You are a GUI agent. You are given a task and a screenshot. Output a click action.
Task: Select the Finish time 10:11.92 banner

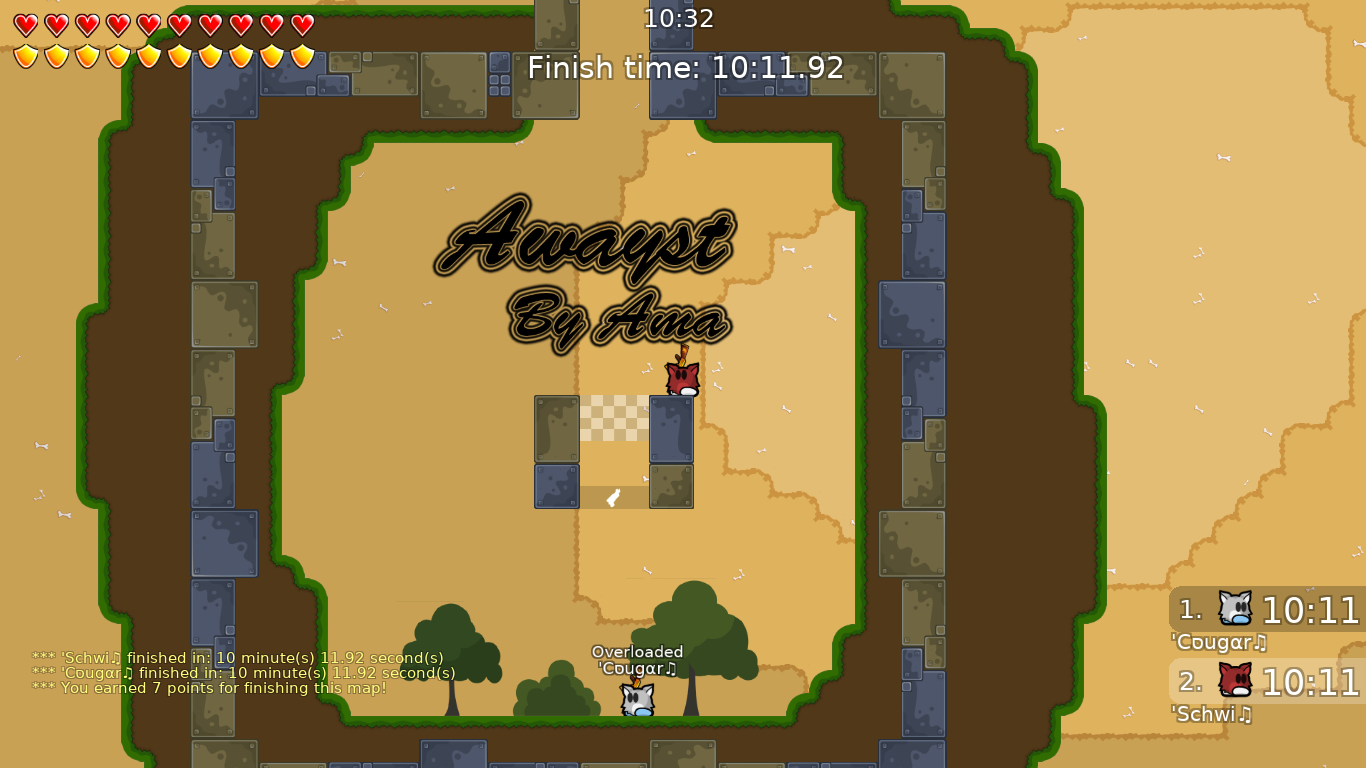point(683,68)
